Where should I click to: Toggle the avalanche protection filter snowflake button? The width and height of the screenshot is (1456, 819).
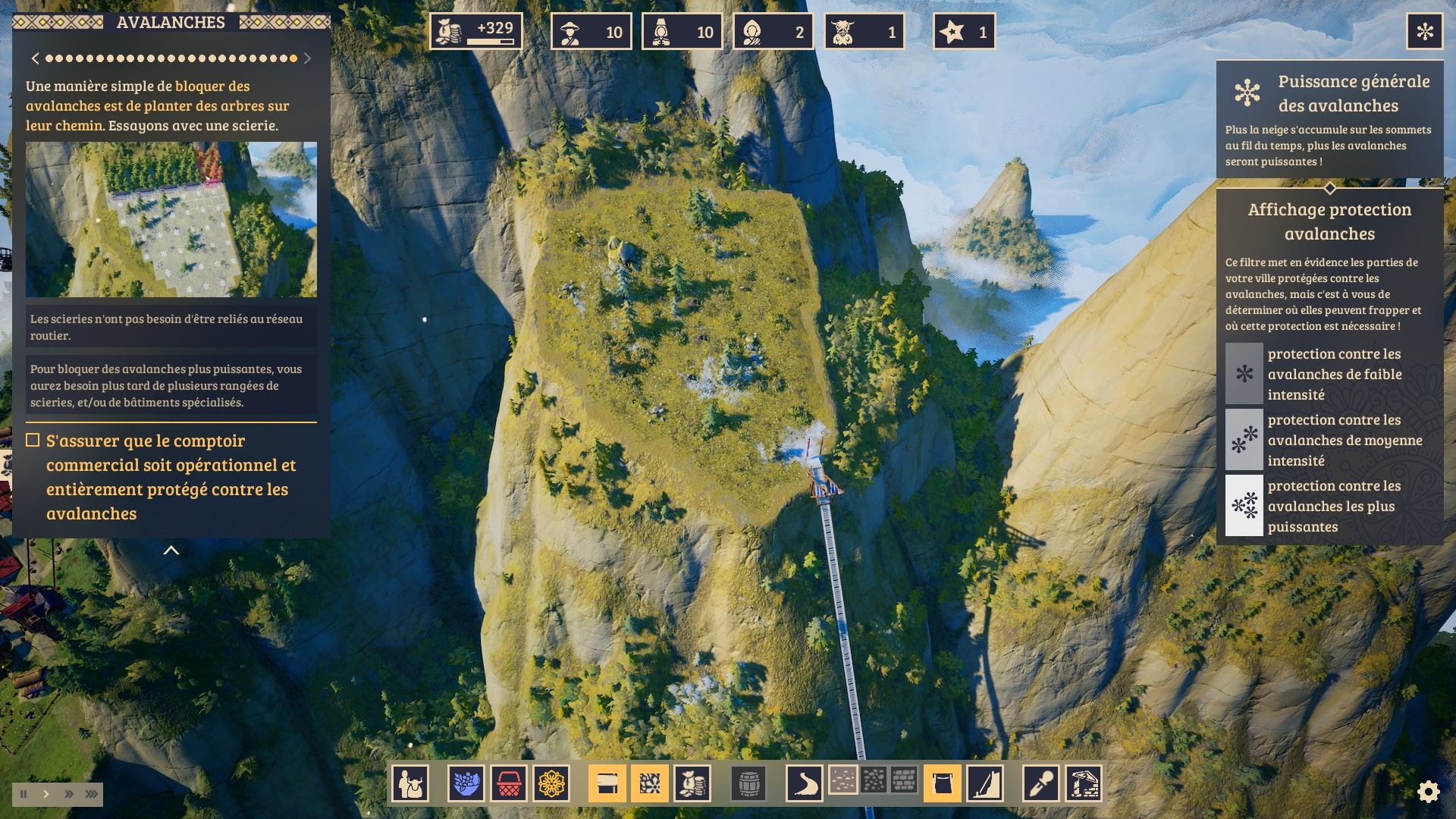pyautogui.click(x=1424, y=32)
